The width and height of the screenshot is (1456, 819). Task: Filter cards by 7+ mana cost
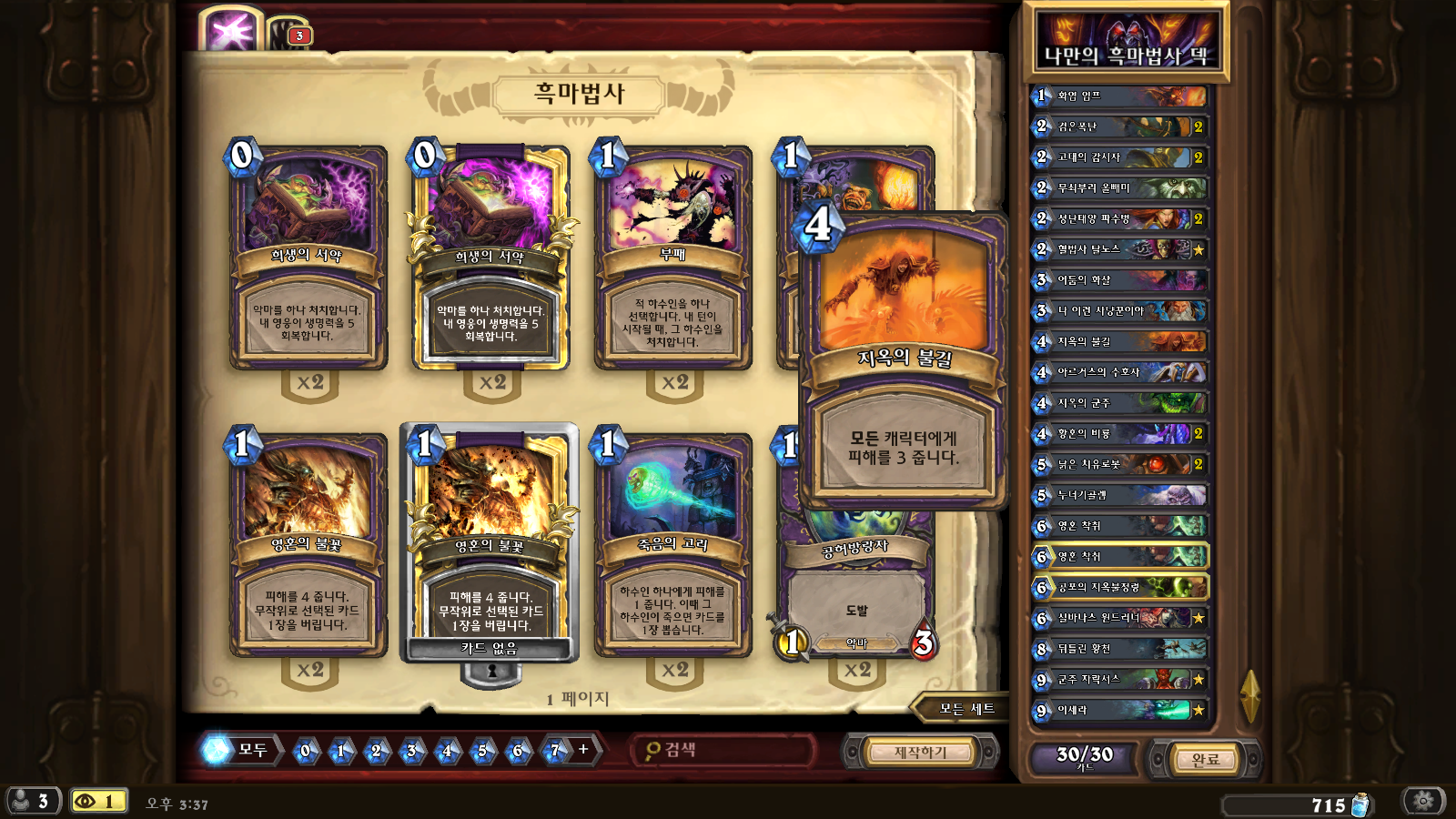tap(555, 751)
